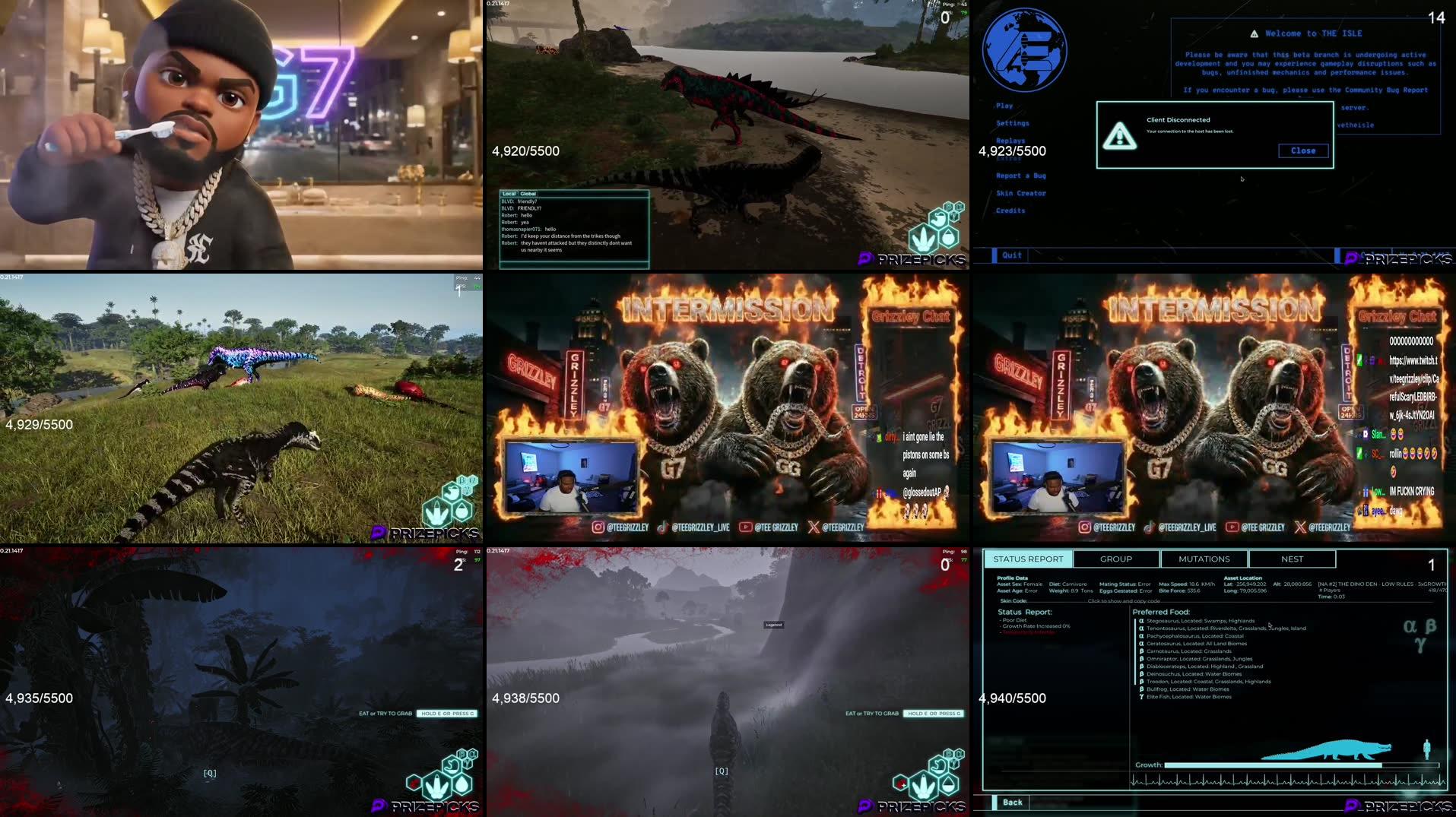The image size is (1456, 817).
Task: Select the alpha symbol beside Stegosaurus entry
Action: (x=1141, y=620)
